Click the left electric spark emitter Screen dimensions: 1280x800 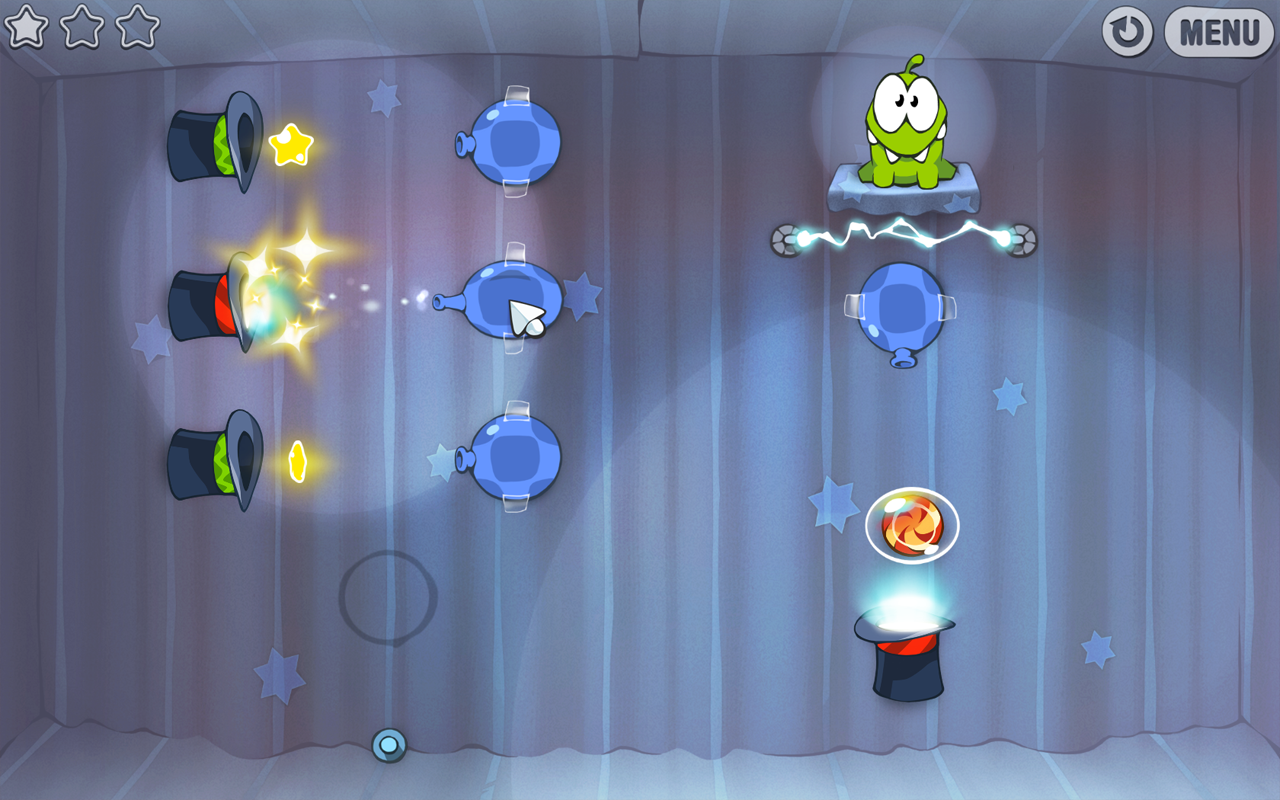point(790,240)
